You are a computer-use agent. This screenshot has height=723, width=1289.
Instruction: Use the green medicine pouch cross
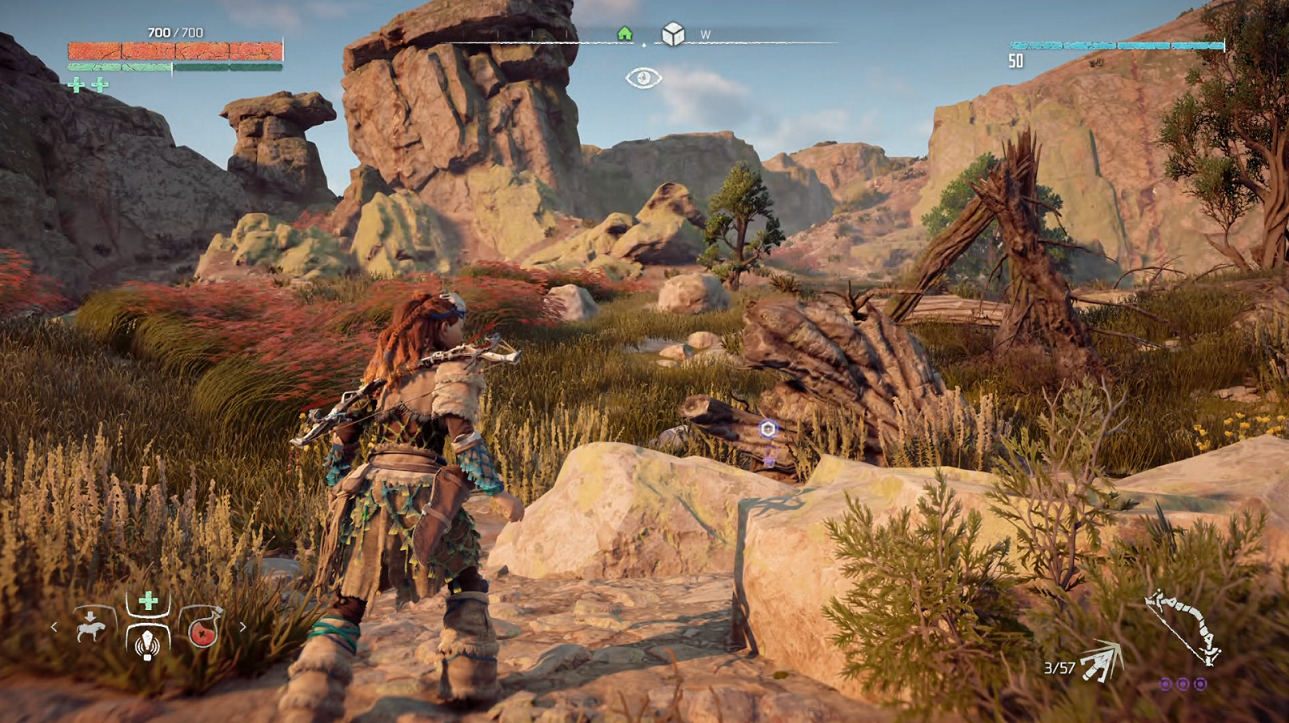[148, 601]
